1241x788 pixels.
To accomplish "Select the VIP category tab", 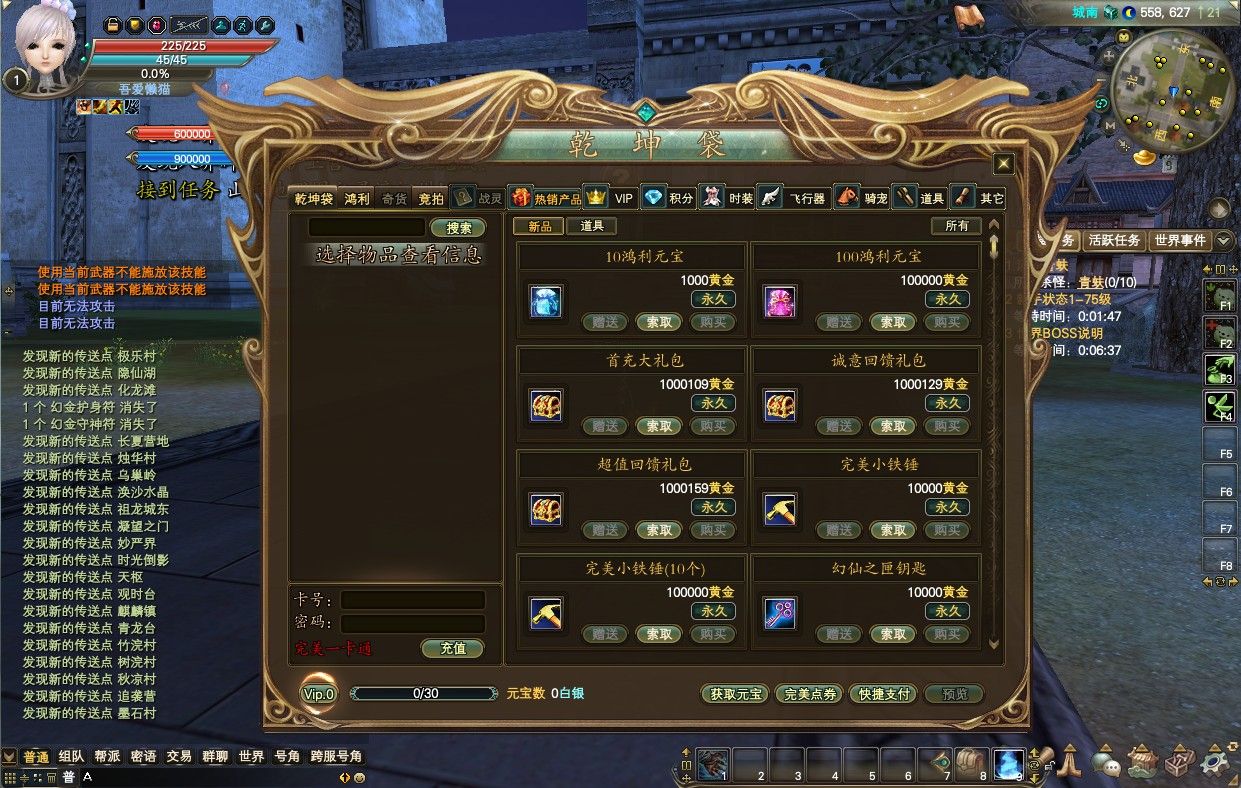I will pyautogui.click(x=611, y=198).
